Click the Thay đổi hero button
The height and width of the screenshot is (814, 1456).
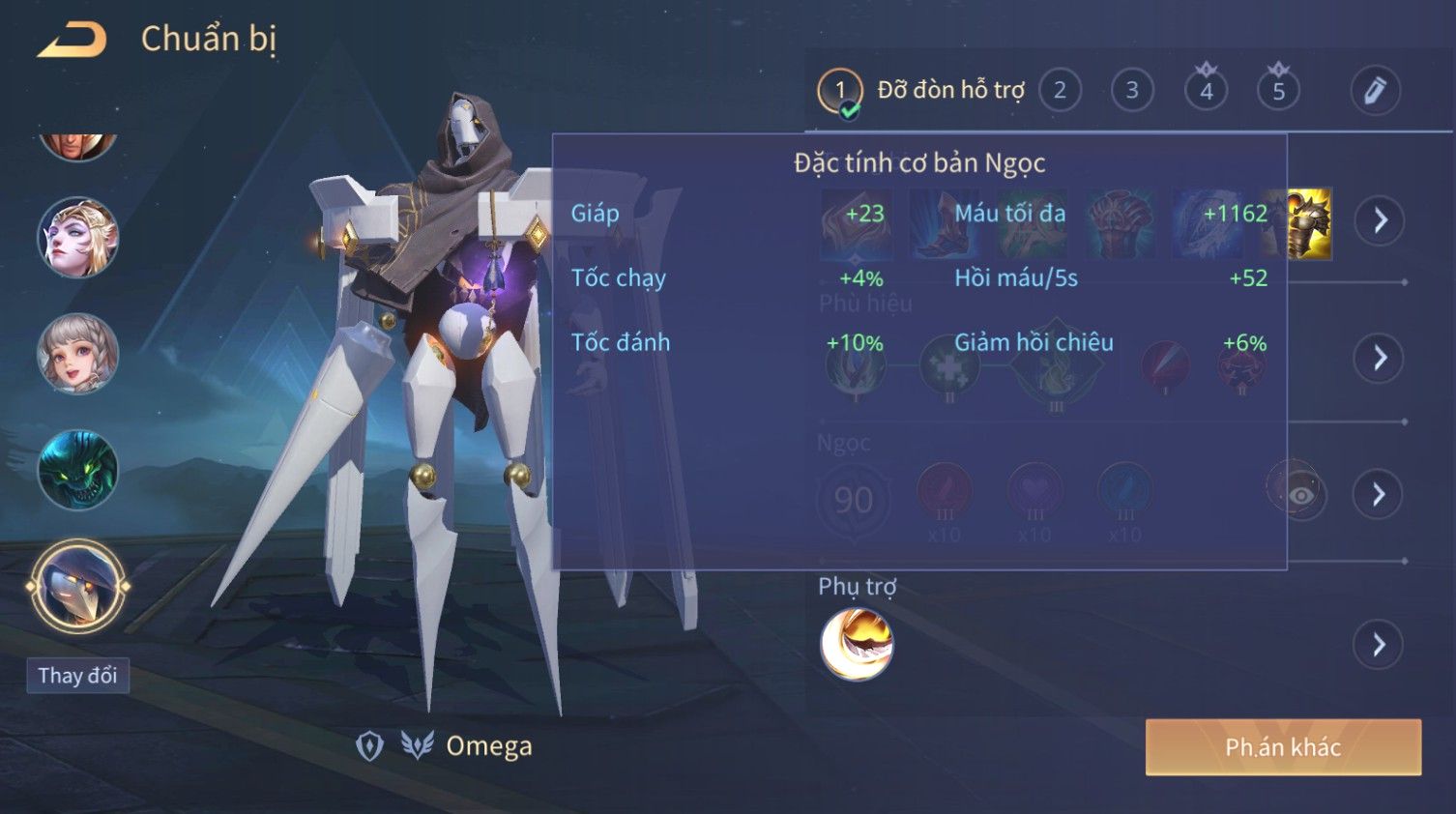click(77, 675)
